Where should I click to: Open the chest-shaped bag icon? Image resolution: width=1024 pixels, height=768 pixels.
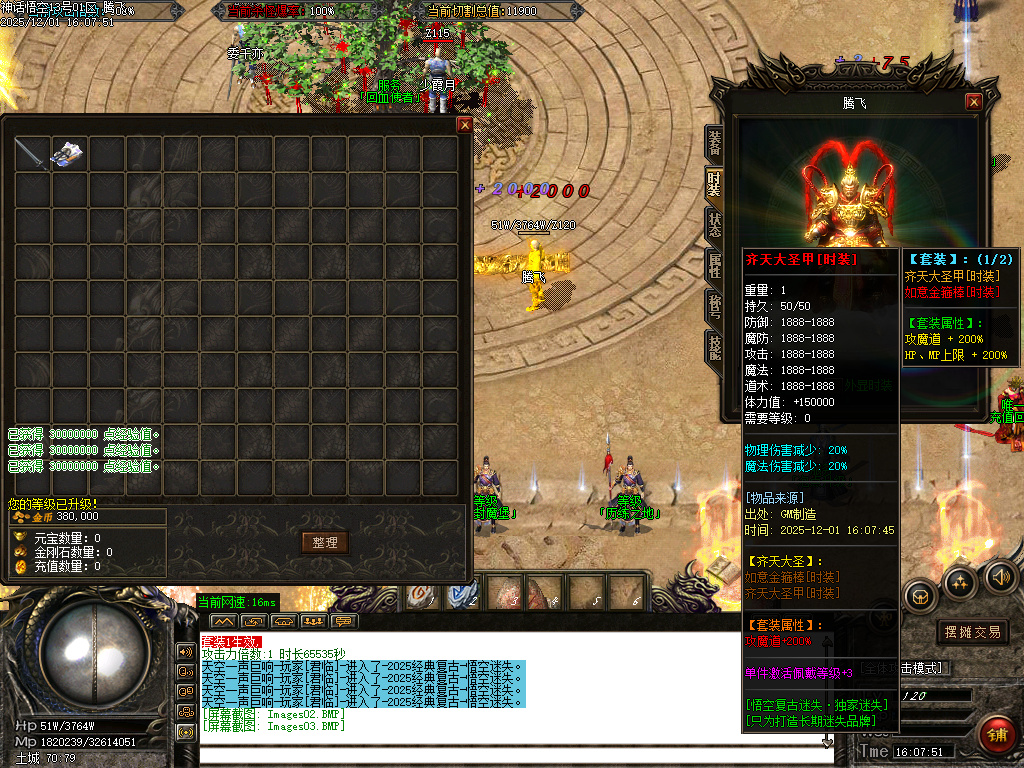(x=920, y=596)
